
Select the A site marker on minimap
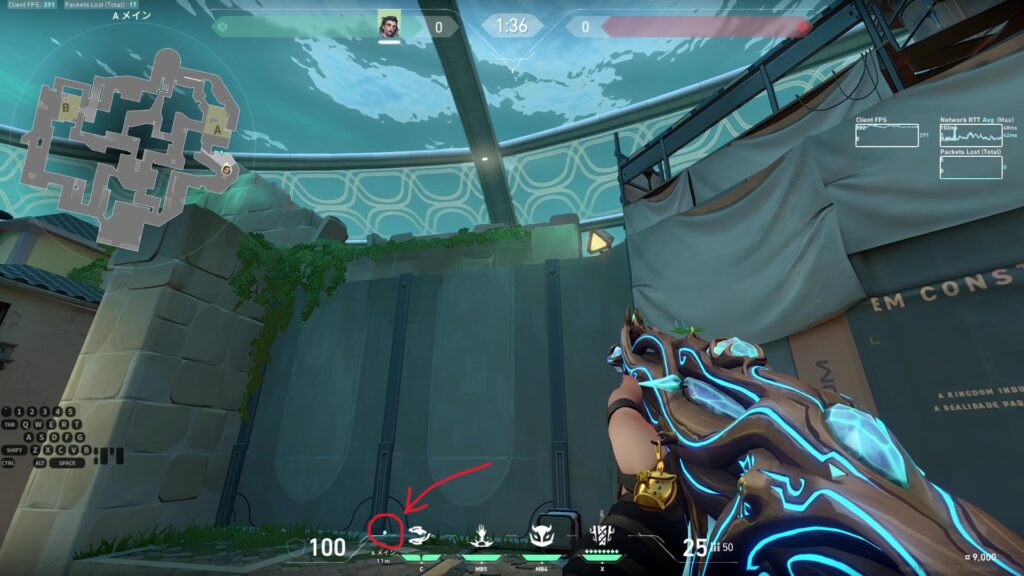[x=219, y=128]
